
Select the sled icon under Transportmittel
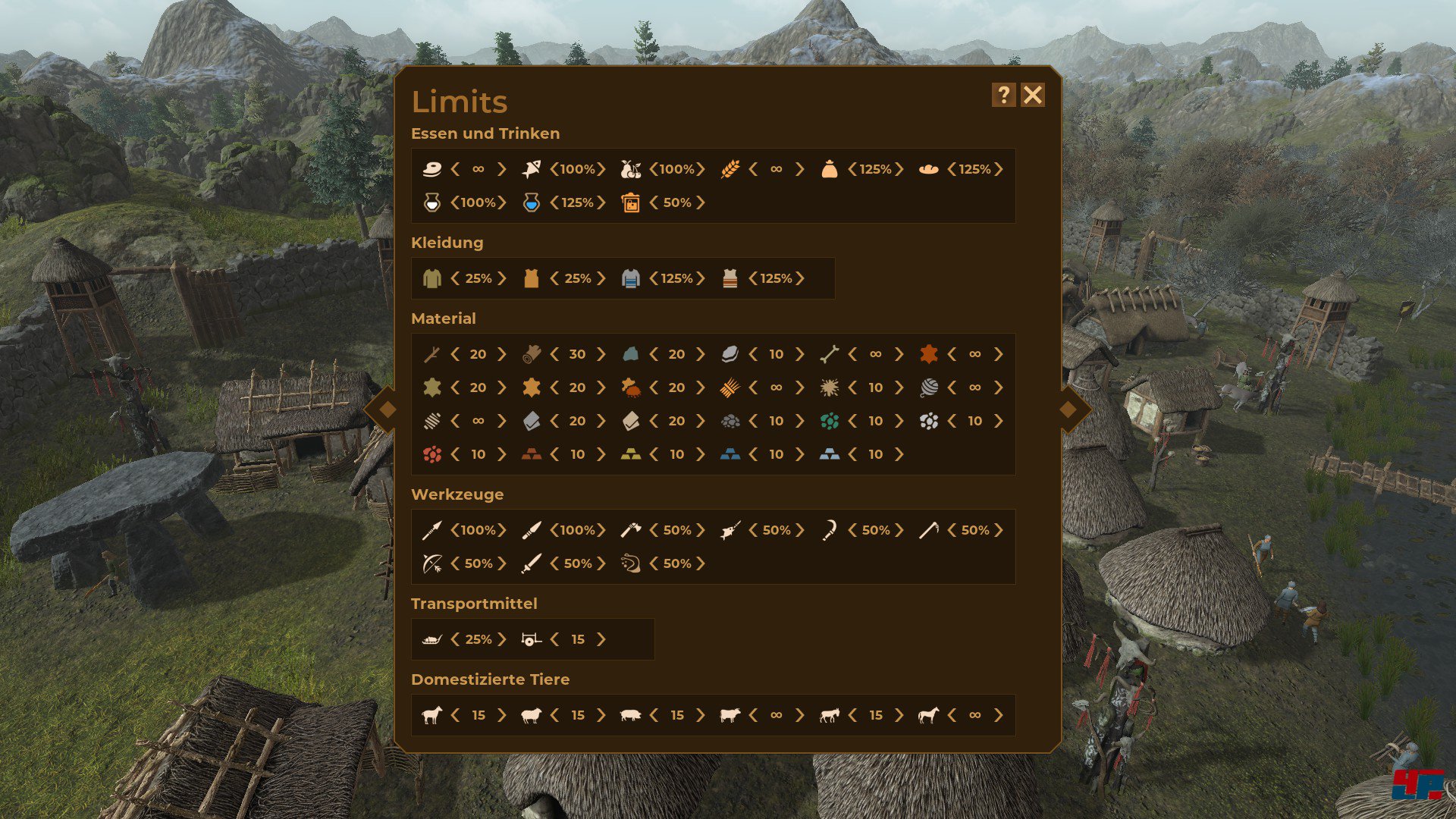click(x=429, y=639)
